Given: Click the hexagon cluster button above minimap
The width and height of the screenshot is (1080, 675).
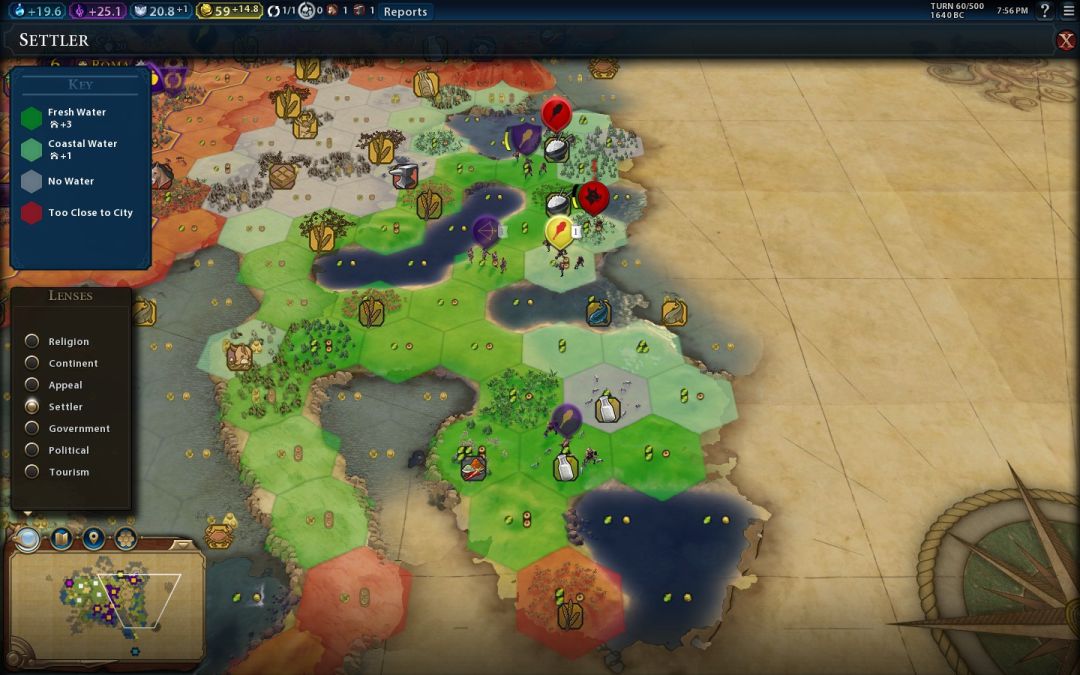Looking at the screenshot, I should (x=125, y=539).
